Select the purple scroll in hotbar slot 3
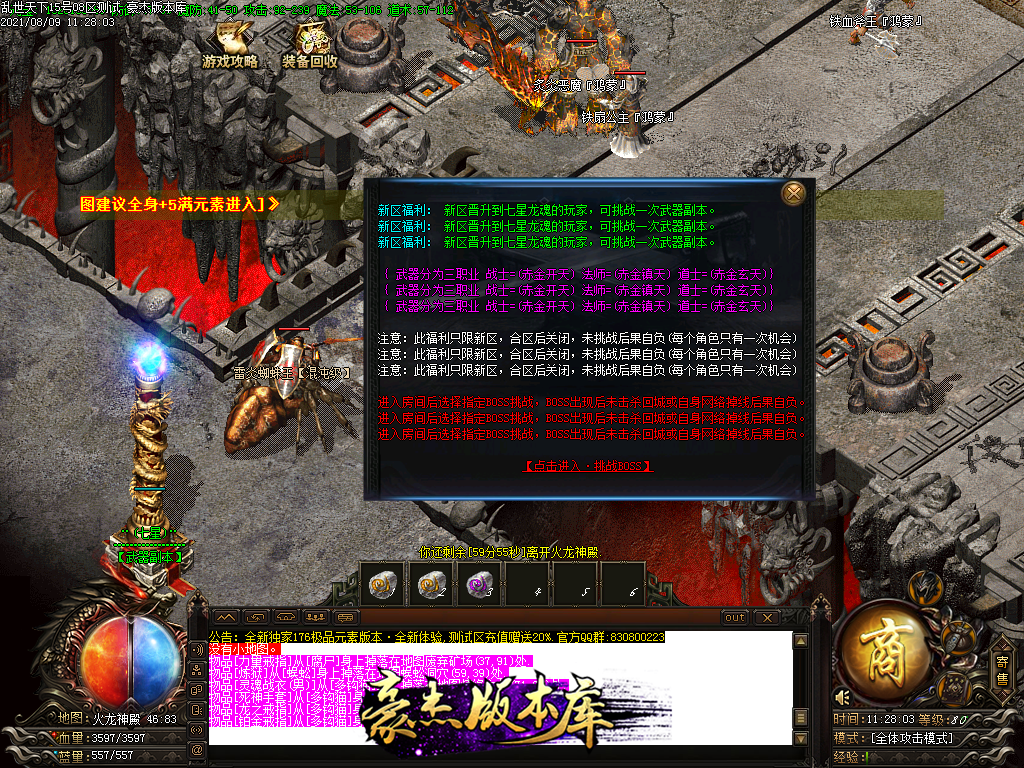Screen dimensions: 1024x768 [479, 583]
